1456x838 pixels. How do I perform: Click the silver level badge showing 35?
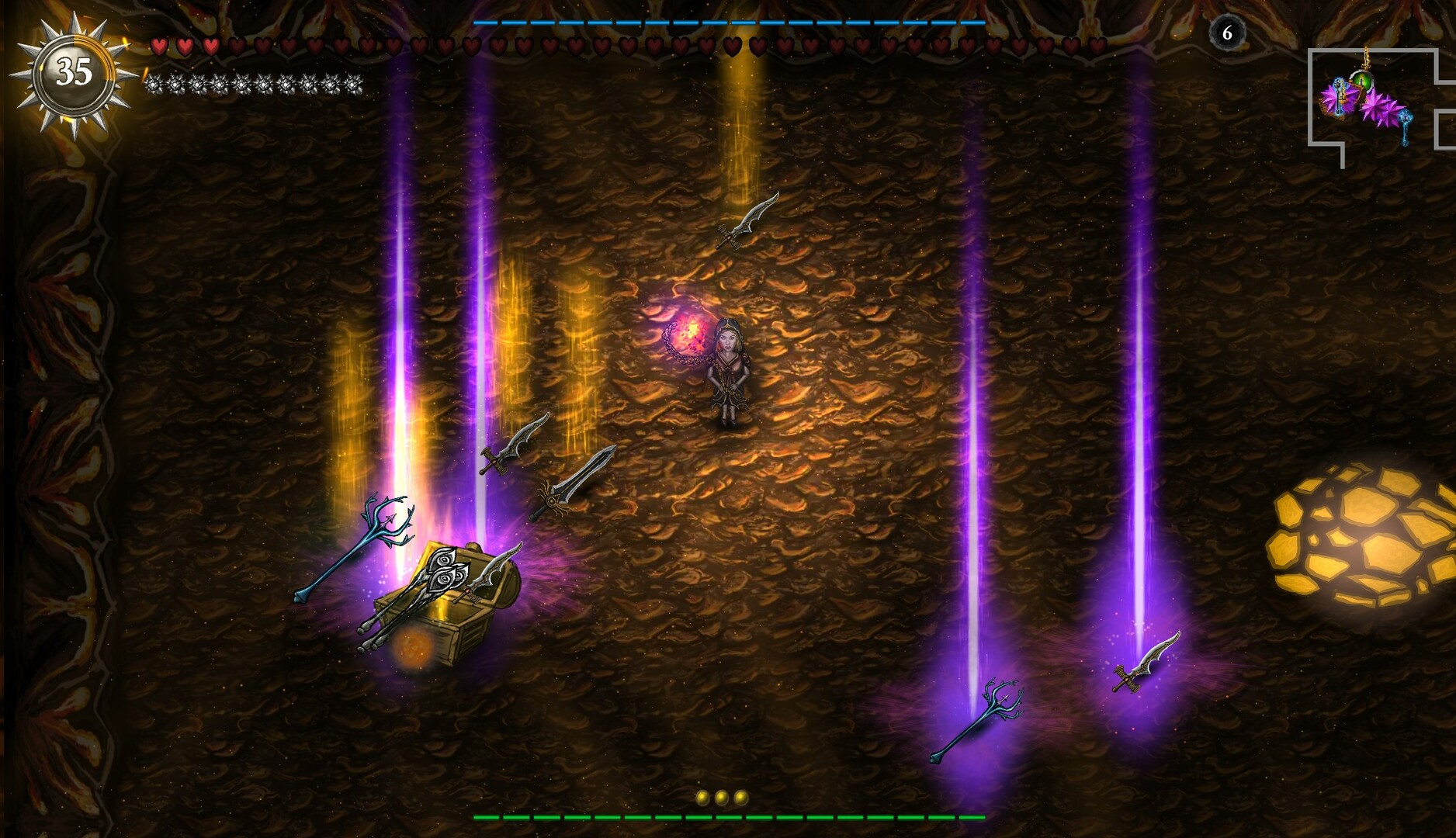coord(74,71)
